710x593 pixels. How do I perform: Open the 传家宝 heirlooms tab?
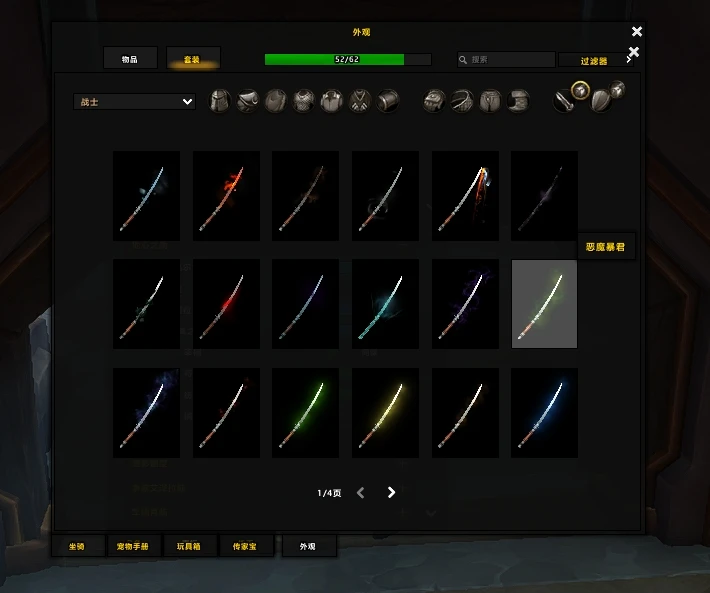[247, 546]
